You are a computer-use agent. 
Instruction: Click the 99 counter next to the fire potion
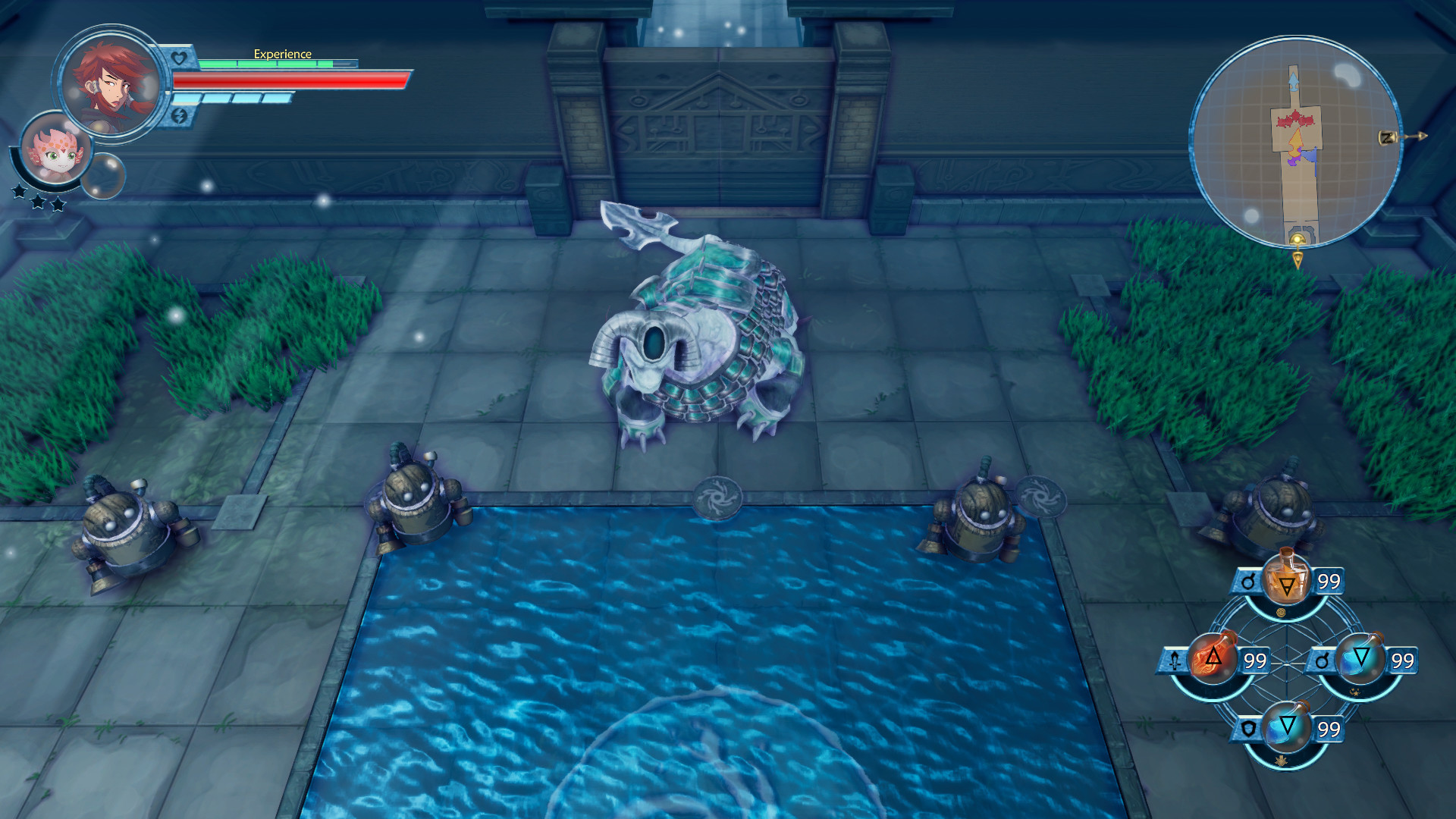click(x=1256, y=660)
